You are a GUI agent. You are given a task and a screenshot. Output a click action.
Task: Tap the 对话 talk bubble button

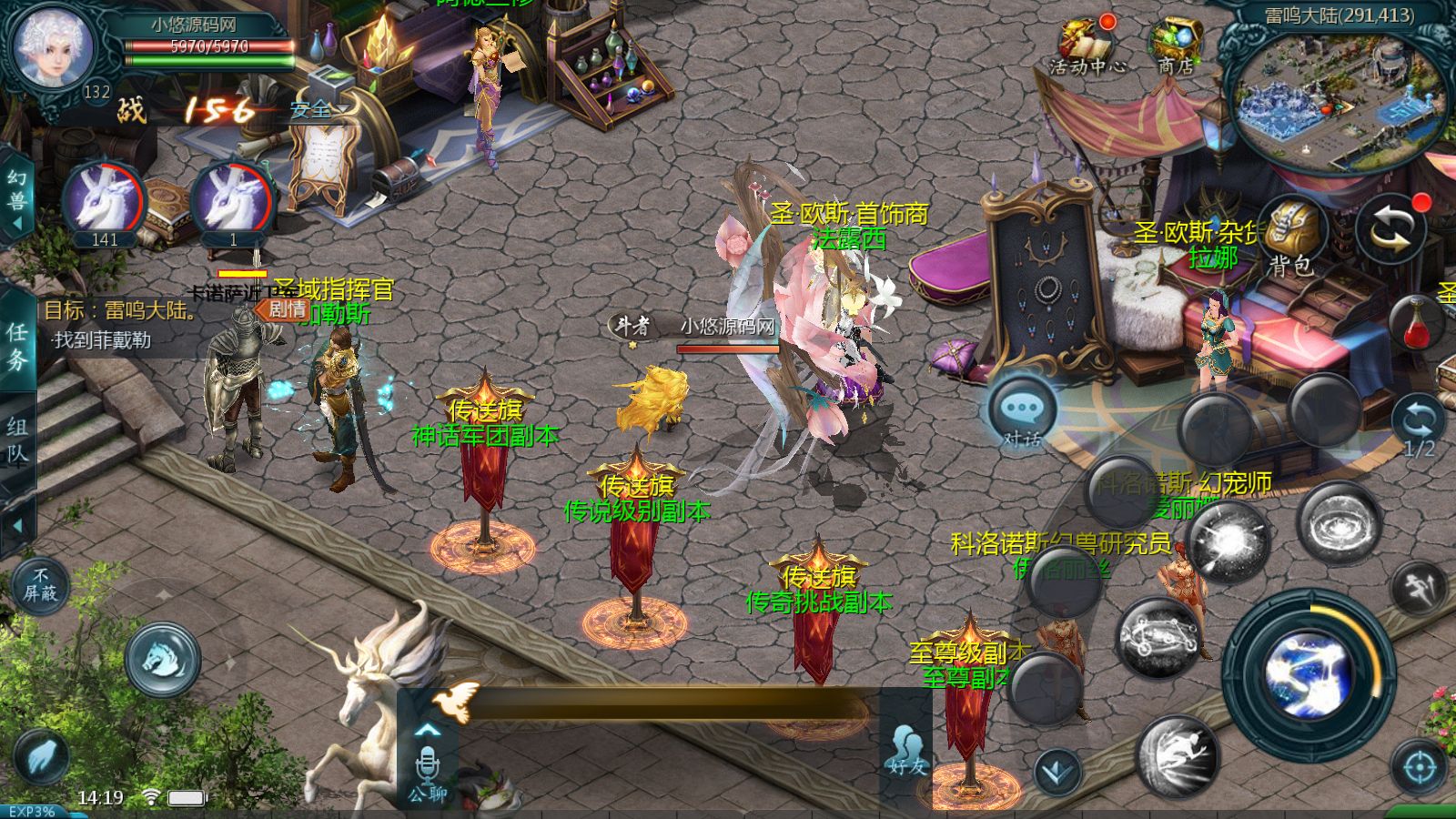(1021, 412)
